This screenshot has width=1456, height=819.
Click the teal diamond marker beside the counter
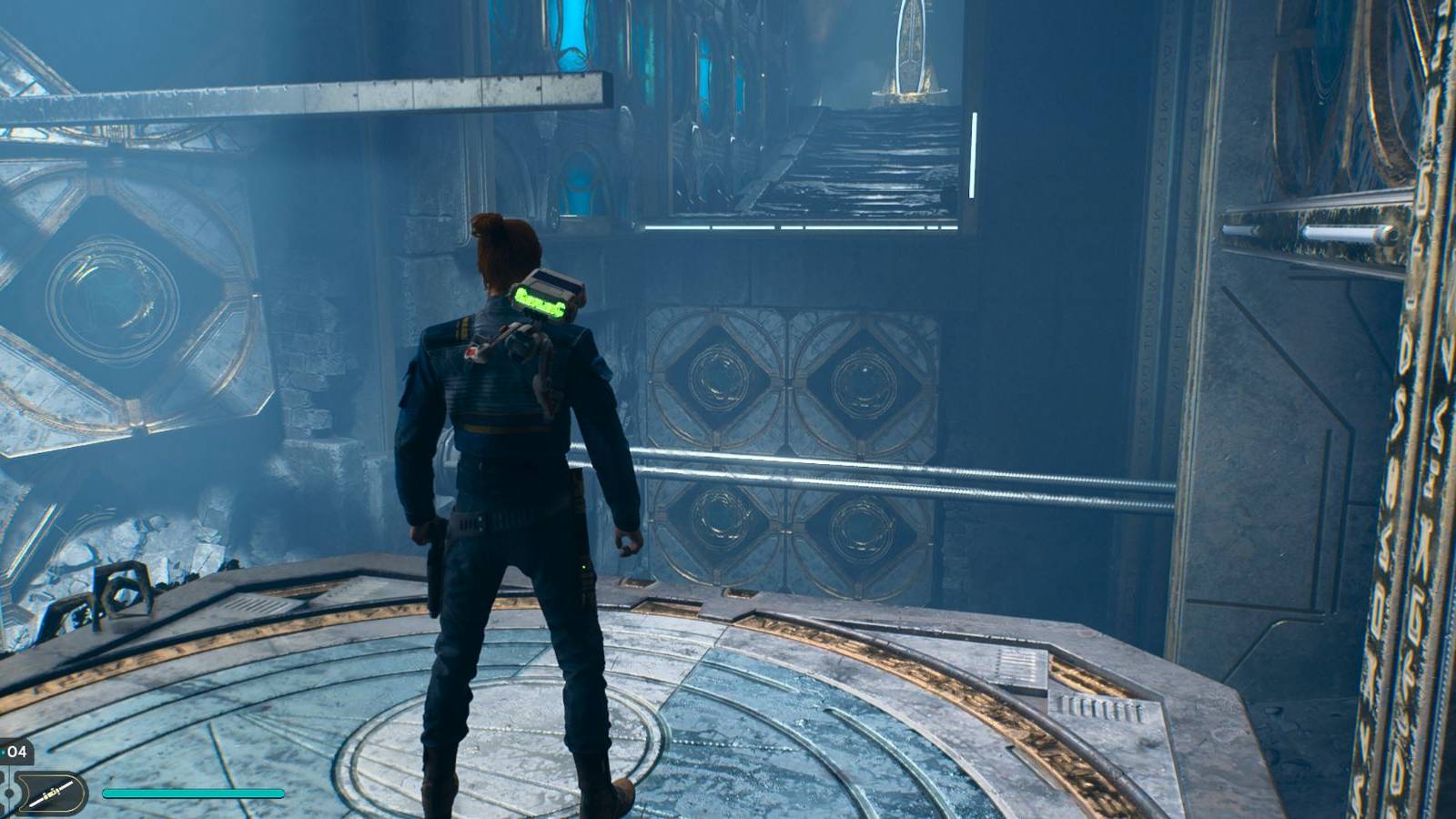coord(4,752)
